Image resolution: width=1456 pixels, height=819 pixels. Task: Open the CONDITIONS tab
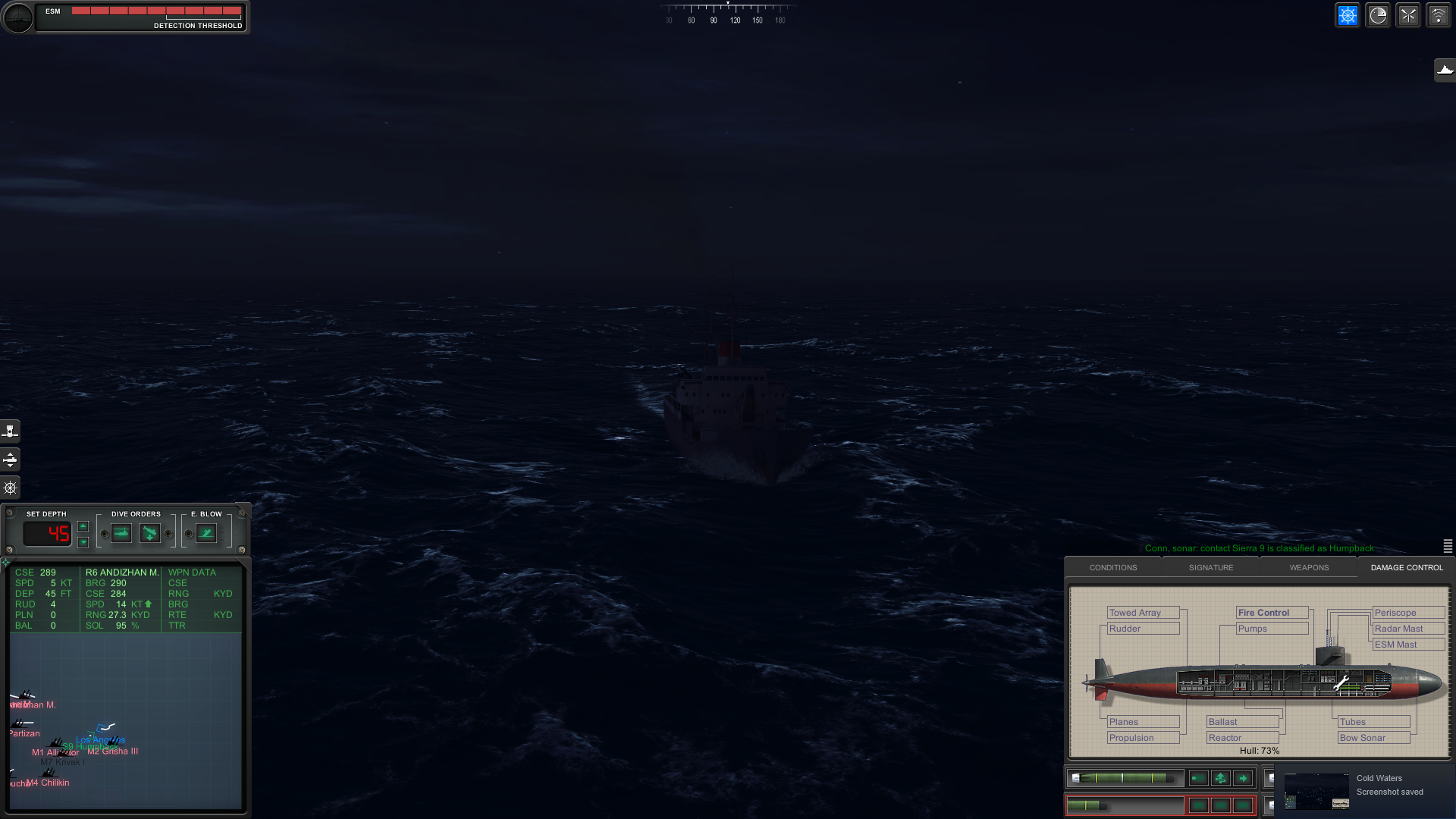[x=1112, y=567]
